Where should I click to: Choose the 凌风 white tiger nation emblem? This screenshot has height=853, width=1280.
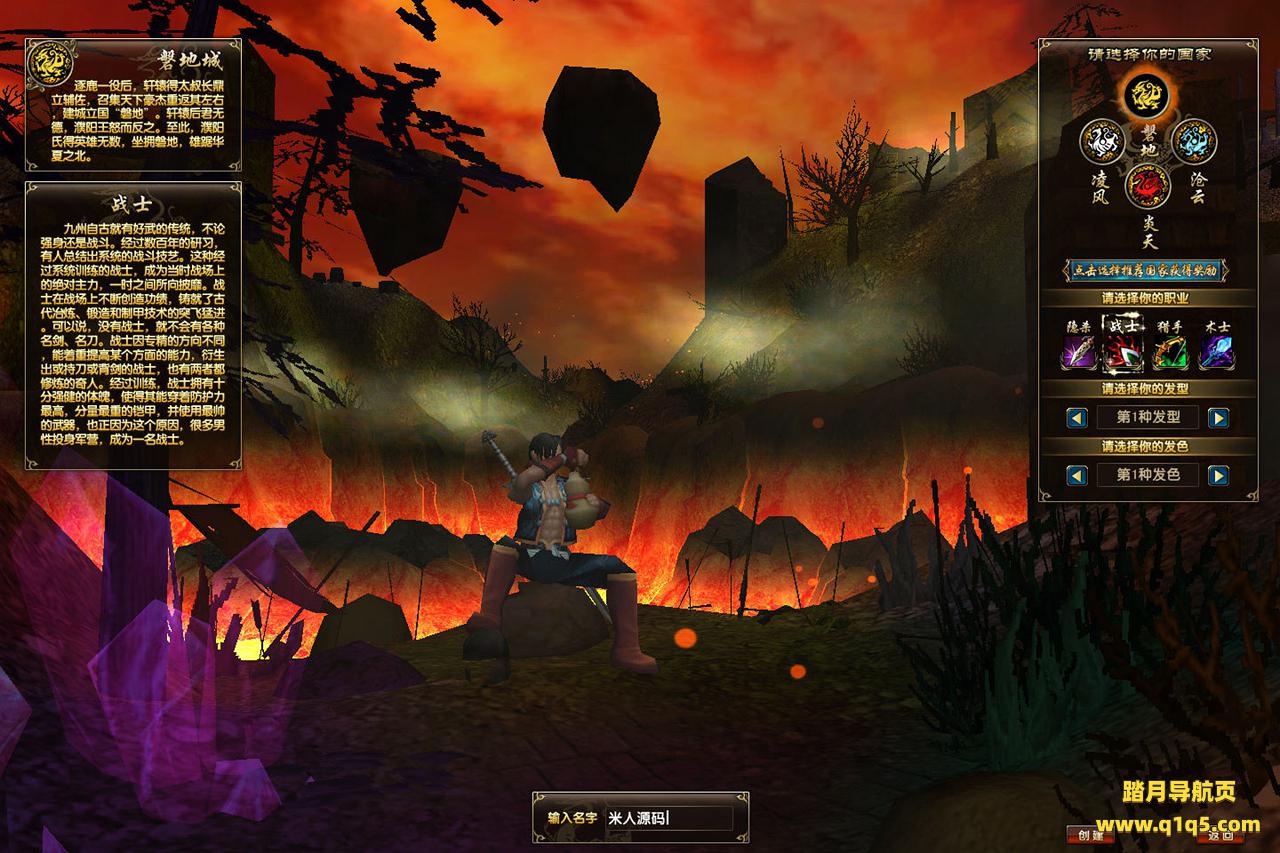[1103, 141]
